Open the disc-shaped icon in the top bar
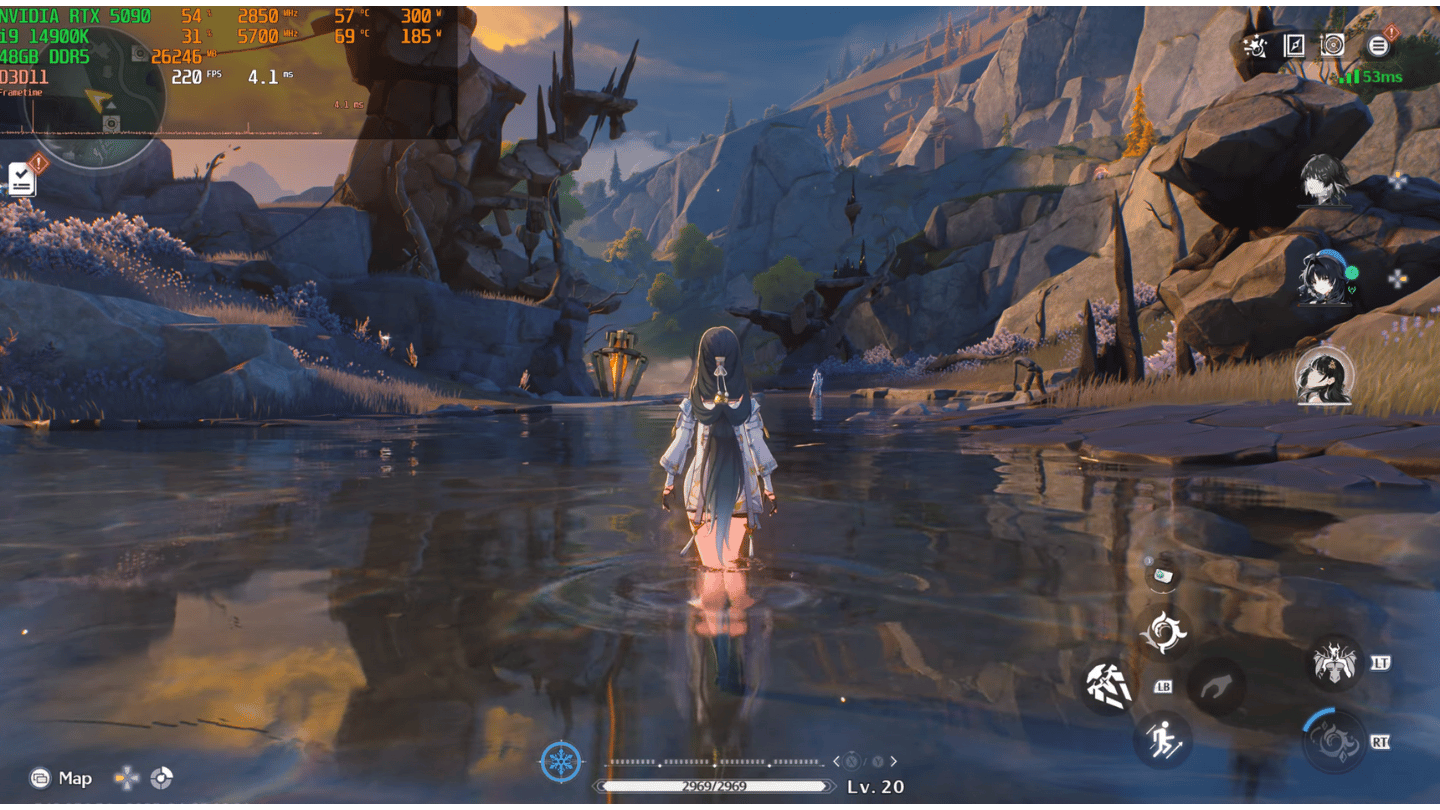 pyautogui.click(x=1333, y=45)
